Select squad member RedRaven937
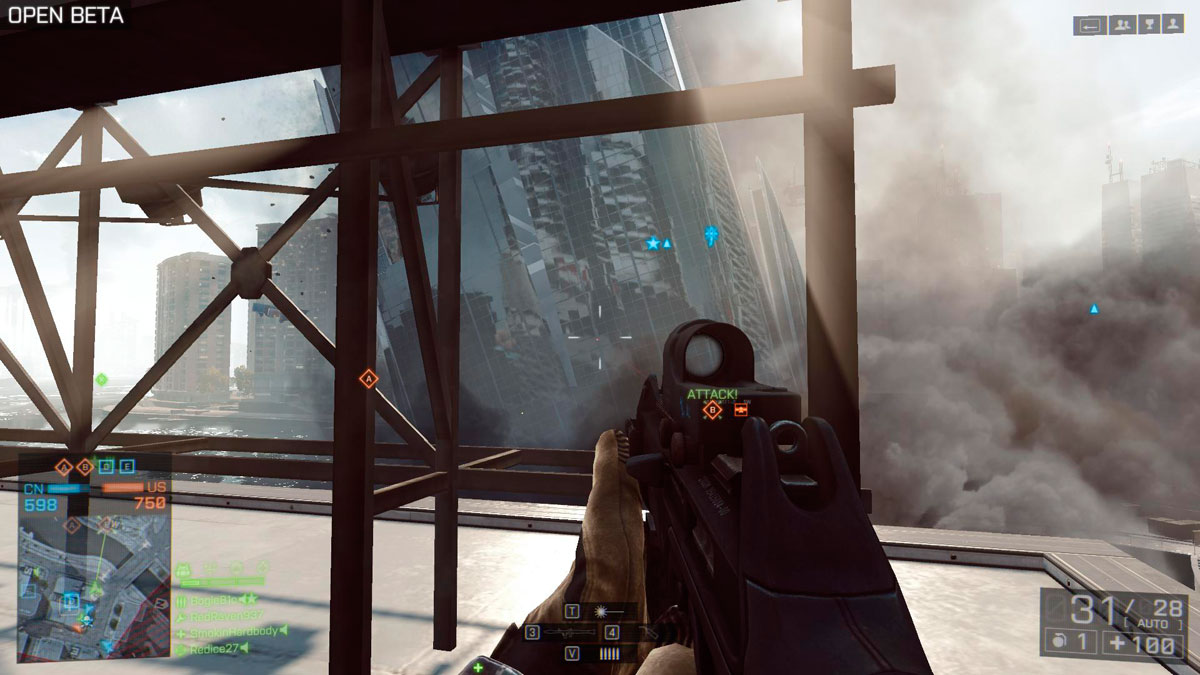Screen dimensions: 1200x675 pyautogui.click(x=224, y=615)
